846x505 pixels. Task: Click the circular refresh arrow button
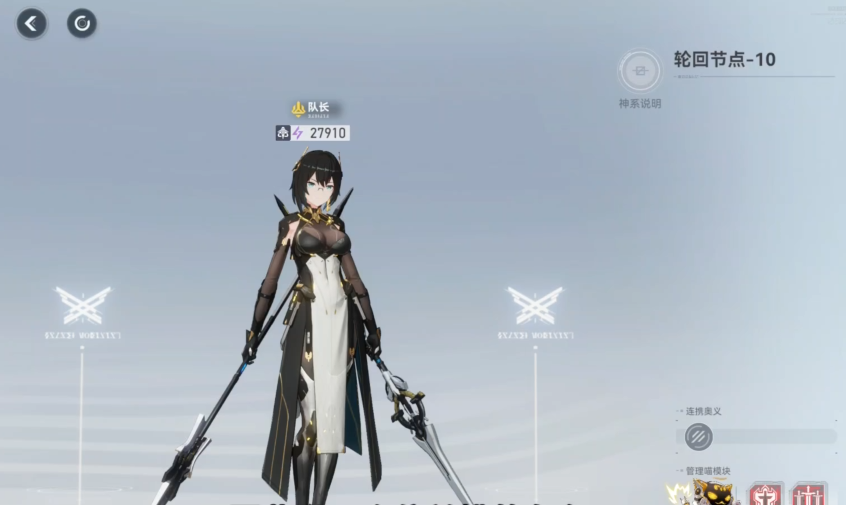tap(82, 23)
